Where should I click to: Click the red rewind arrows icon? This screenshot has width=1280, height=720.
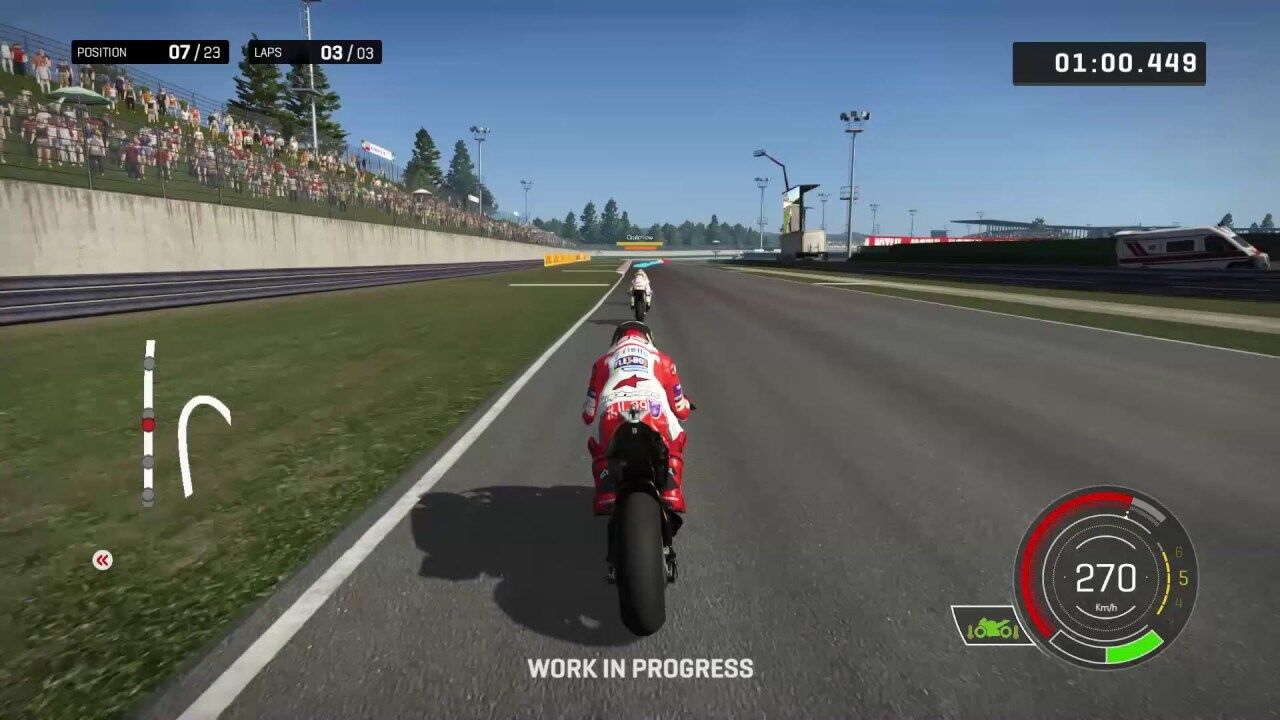coord(102,560)
